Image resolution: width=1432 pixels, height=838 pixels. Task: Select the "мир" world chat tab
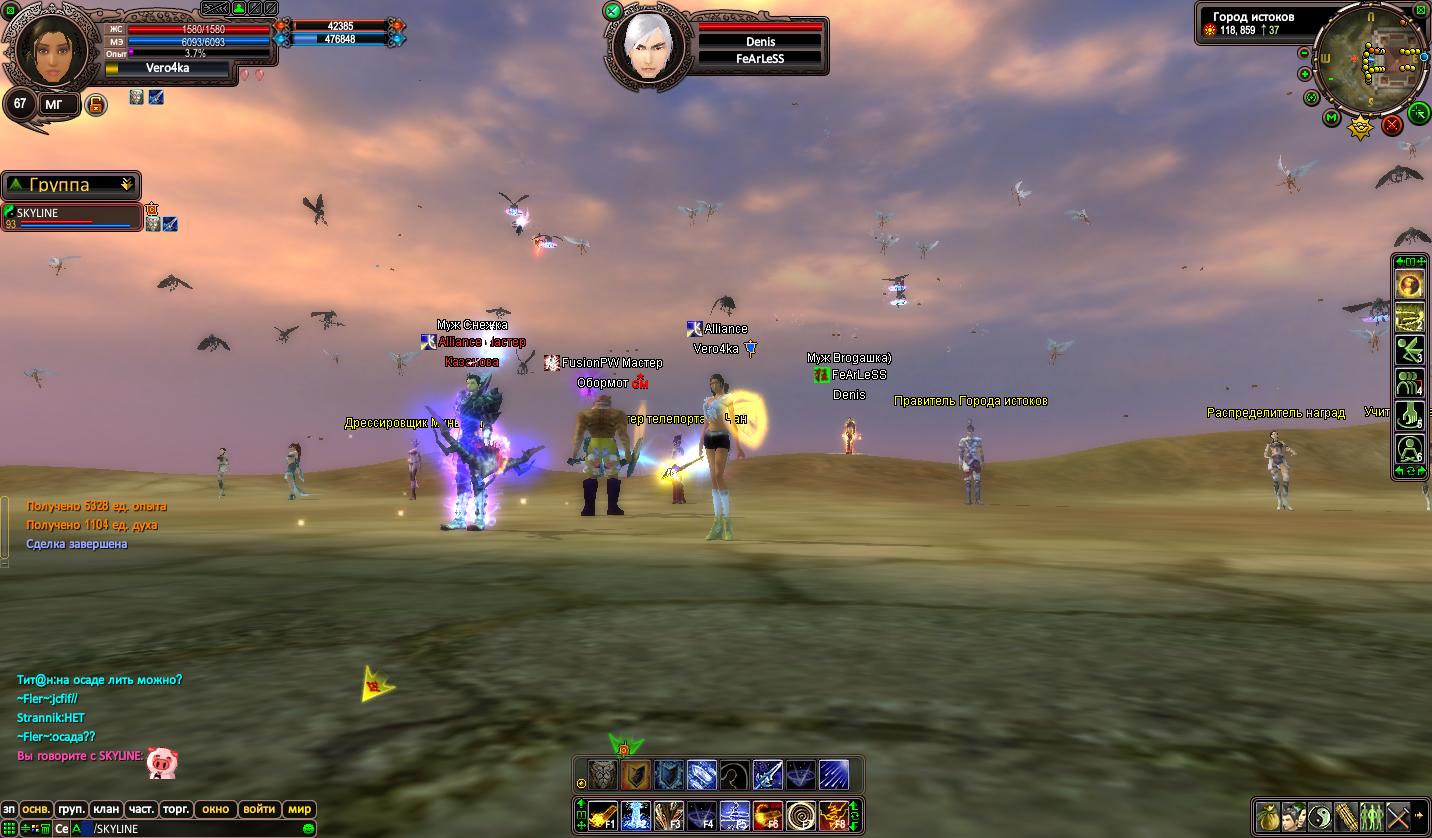pos(299,809)
